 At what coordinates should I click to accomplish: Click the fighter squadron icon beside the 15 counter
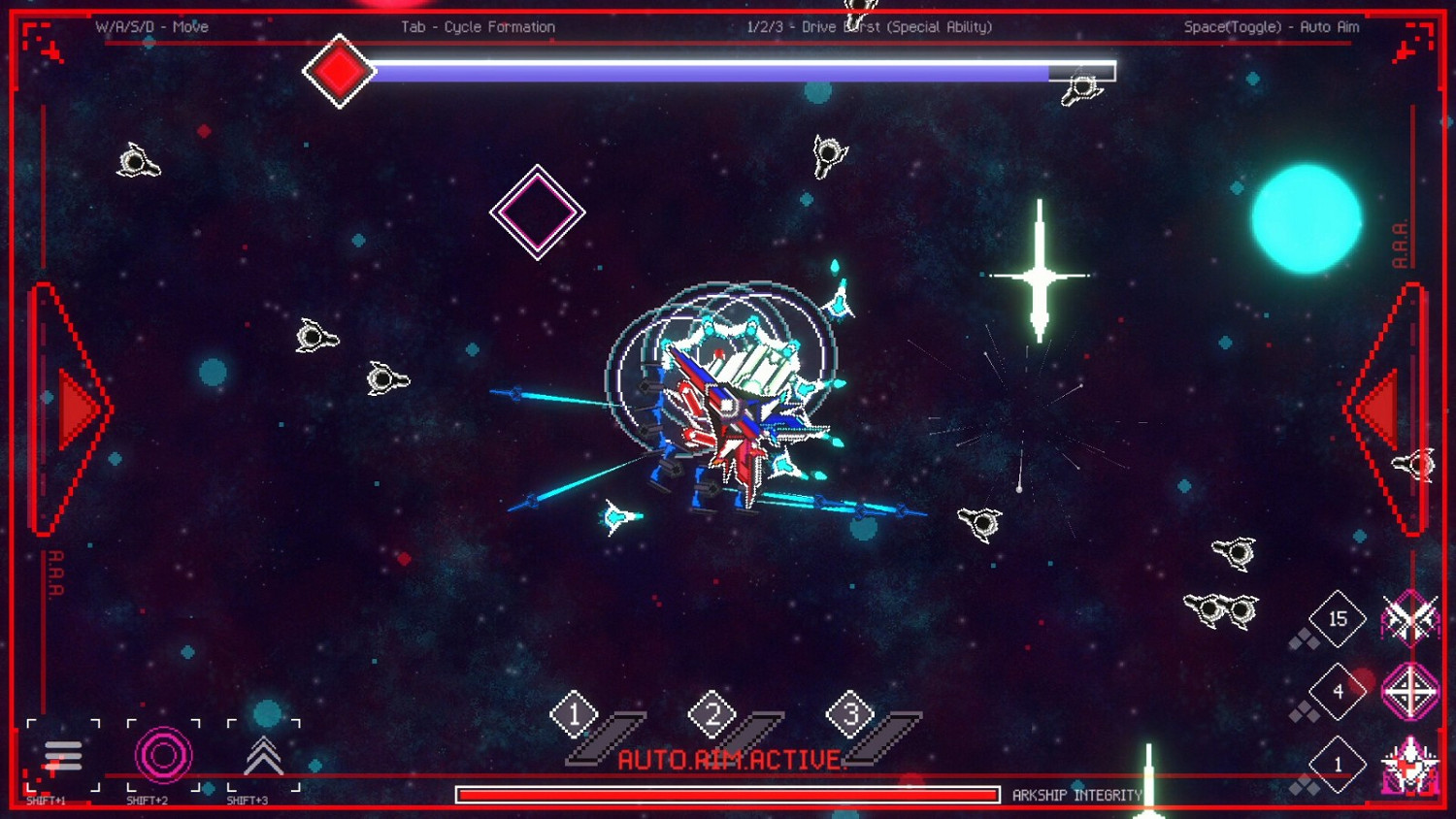pyautogui.click(x=1409, y=618)
